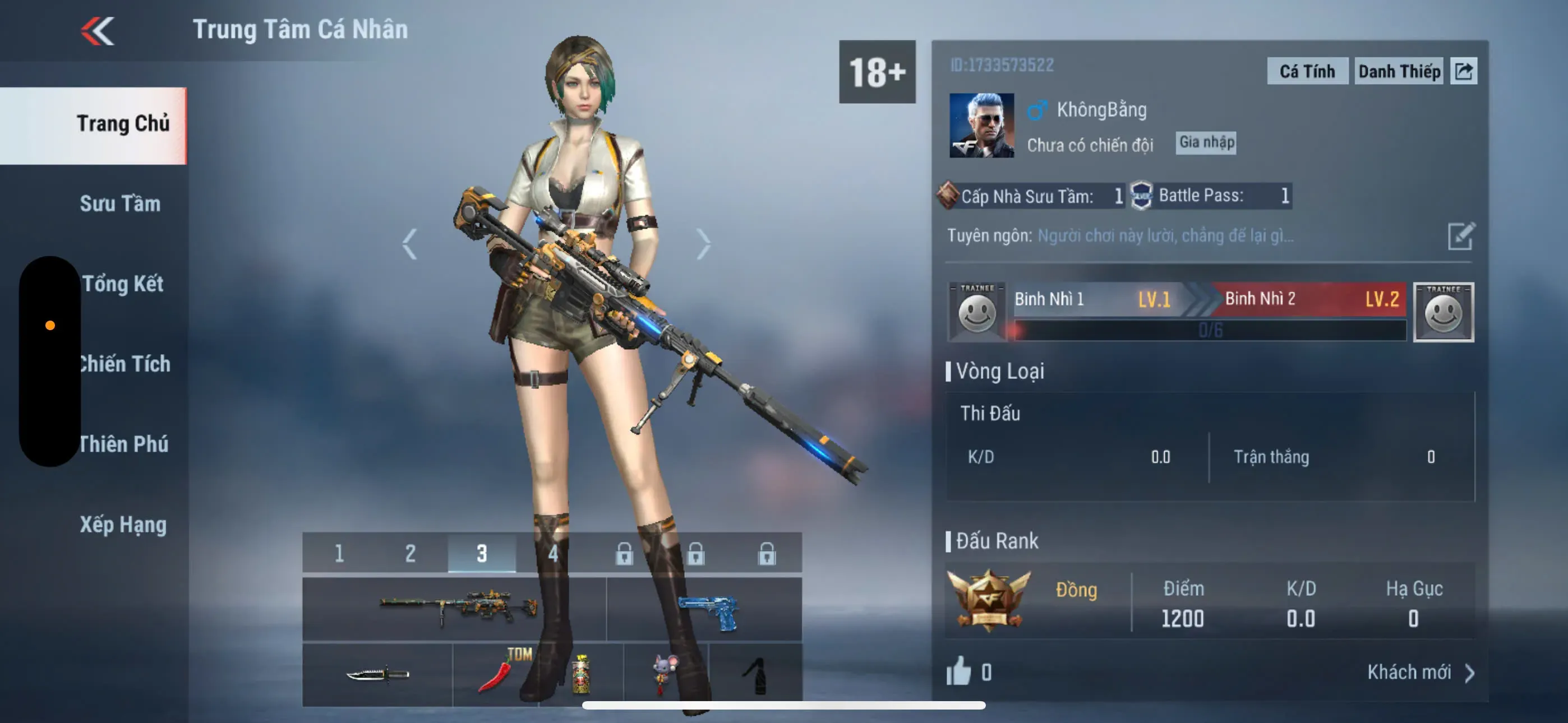1568x723 pixels.
Task: Open the Chiến Tích menu entry
Action: [x=125, y=364]
